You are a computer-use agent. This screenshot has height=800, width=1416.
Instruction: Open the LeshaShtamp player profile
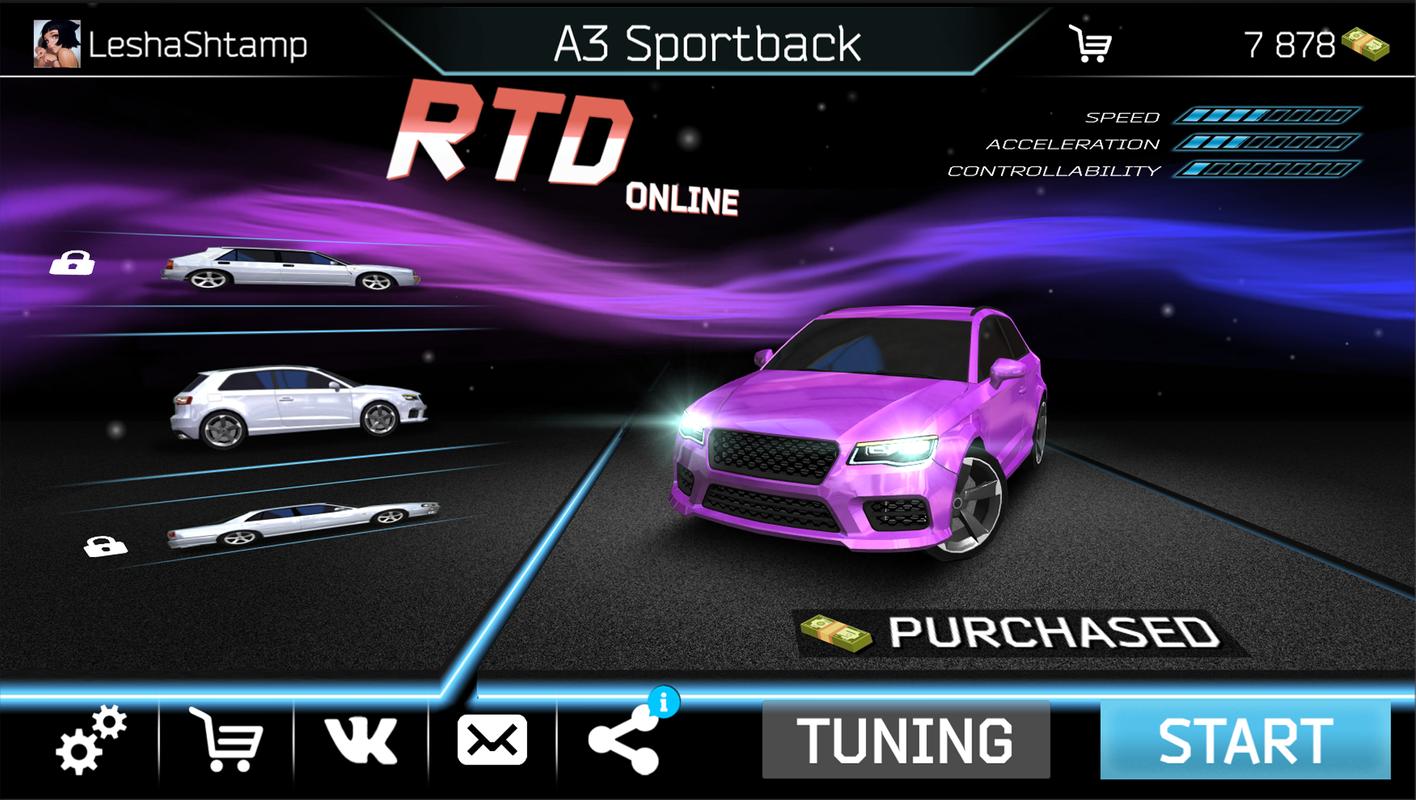(x=170, y=45)
